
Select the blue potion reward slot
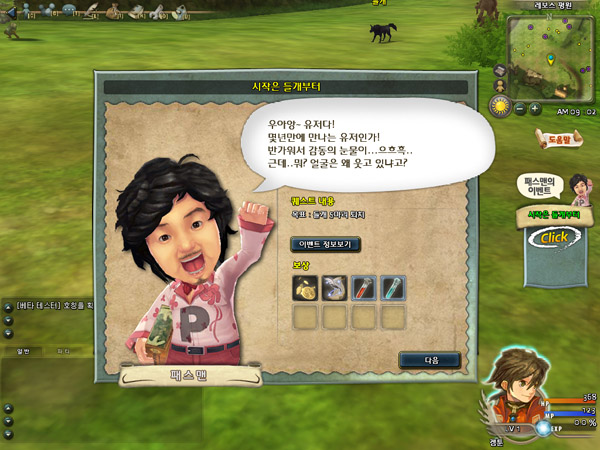tap(395, 288)
